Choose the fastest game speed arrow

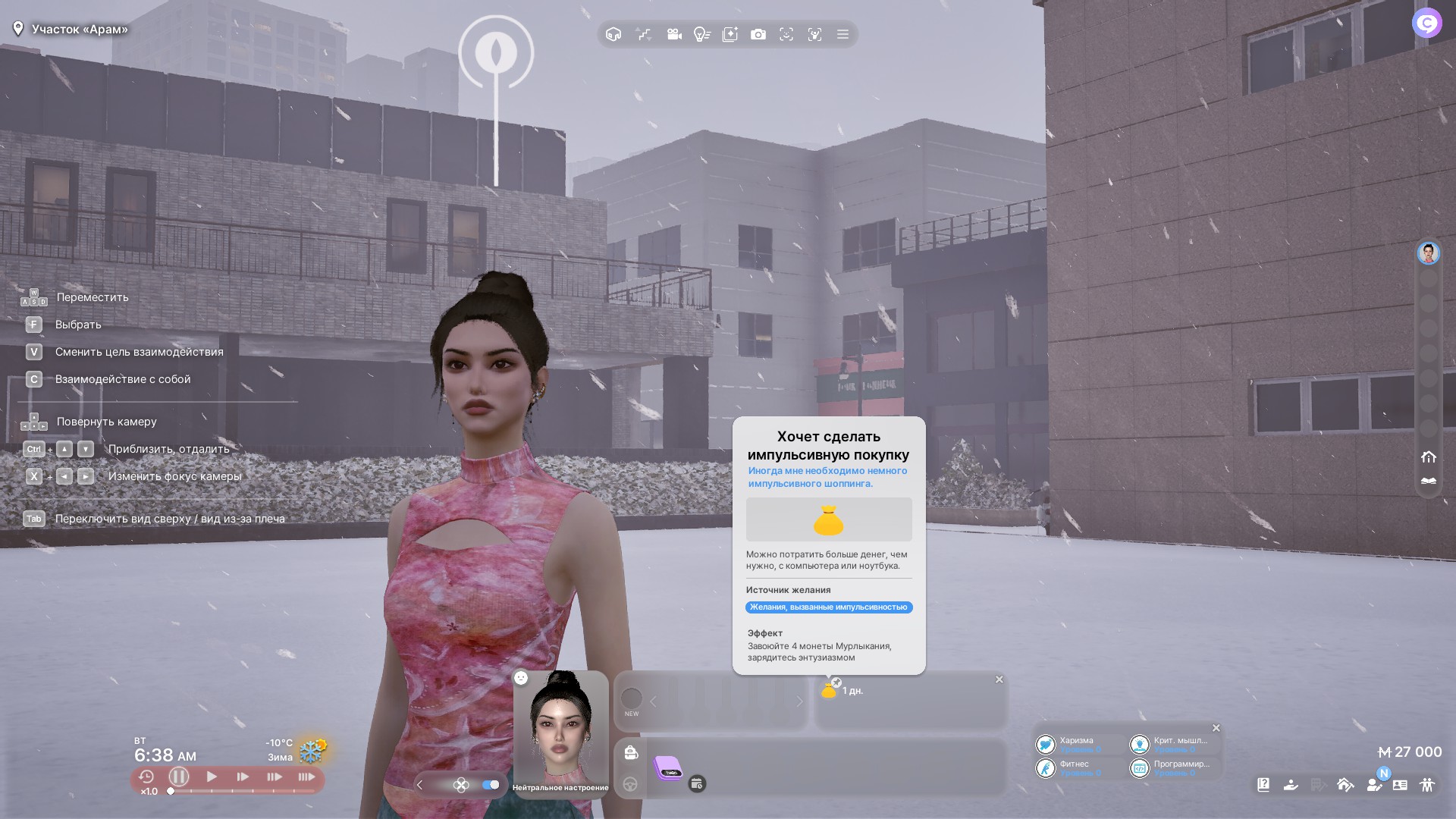click(x=306, y=777)
